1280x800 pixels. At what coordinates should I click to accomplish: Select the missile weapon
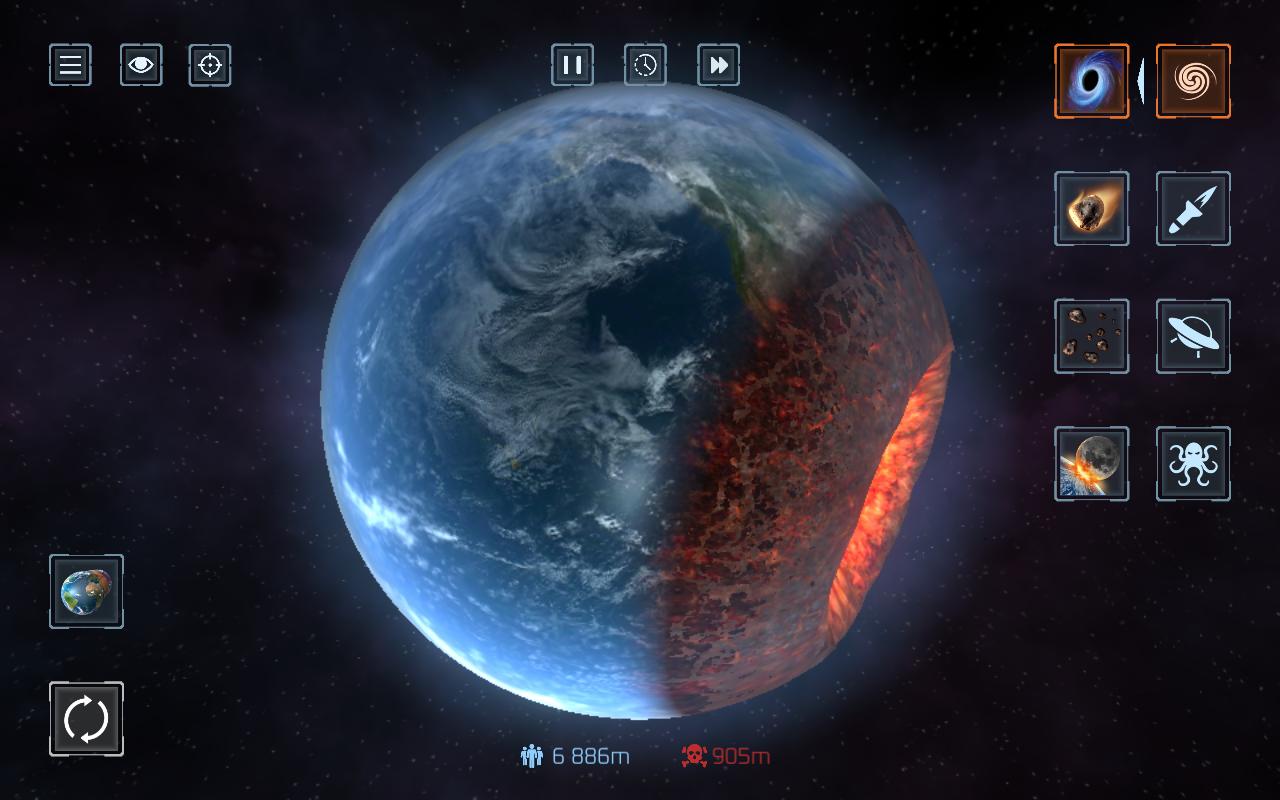pos(1193,209)
